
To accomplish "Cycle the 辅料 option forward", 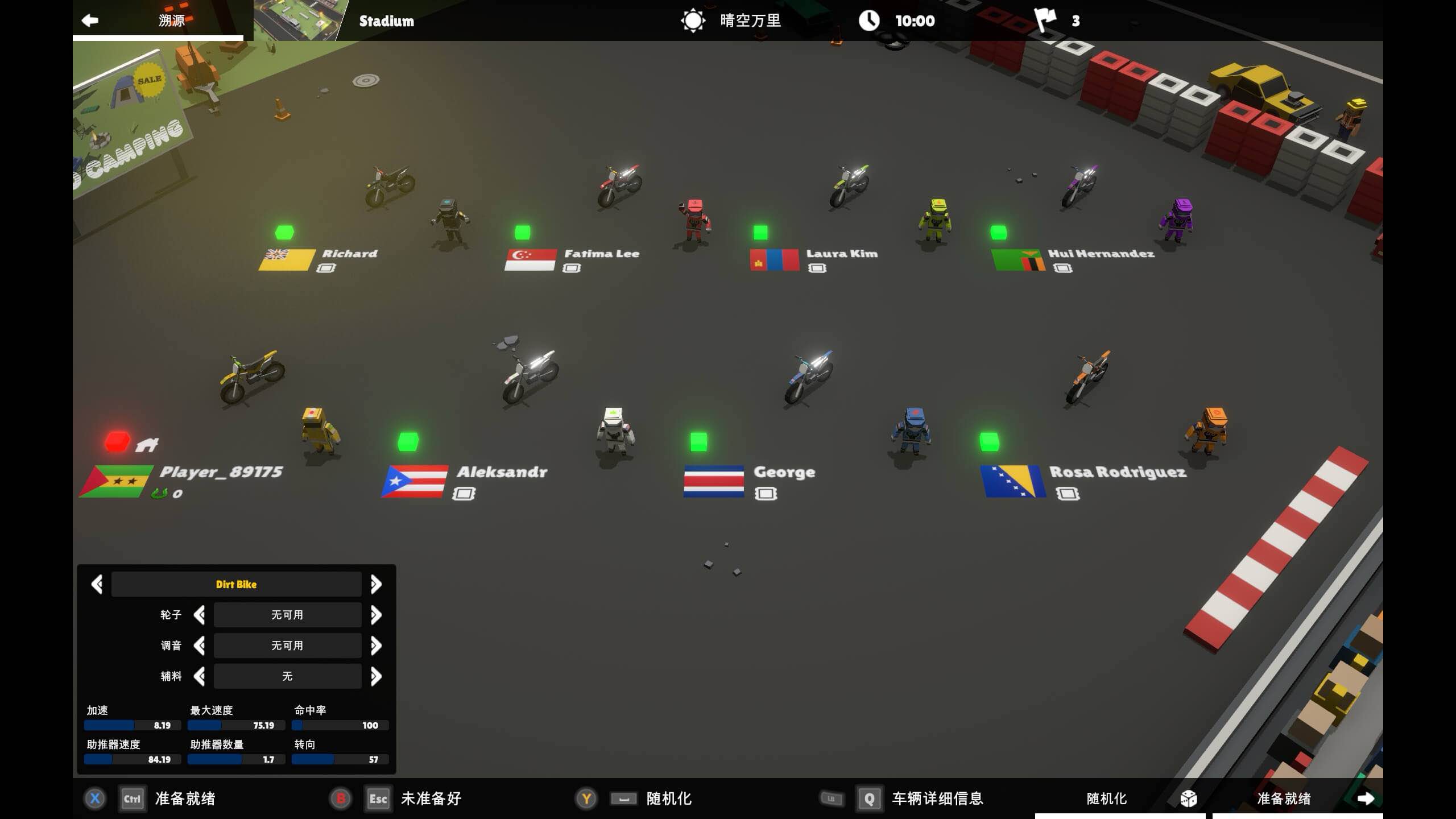I will (376, 676).
